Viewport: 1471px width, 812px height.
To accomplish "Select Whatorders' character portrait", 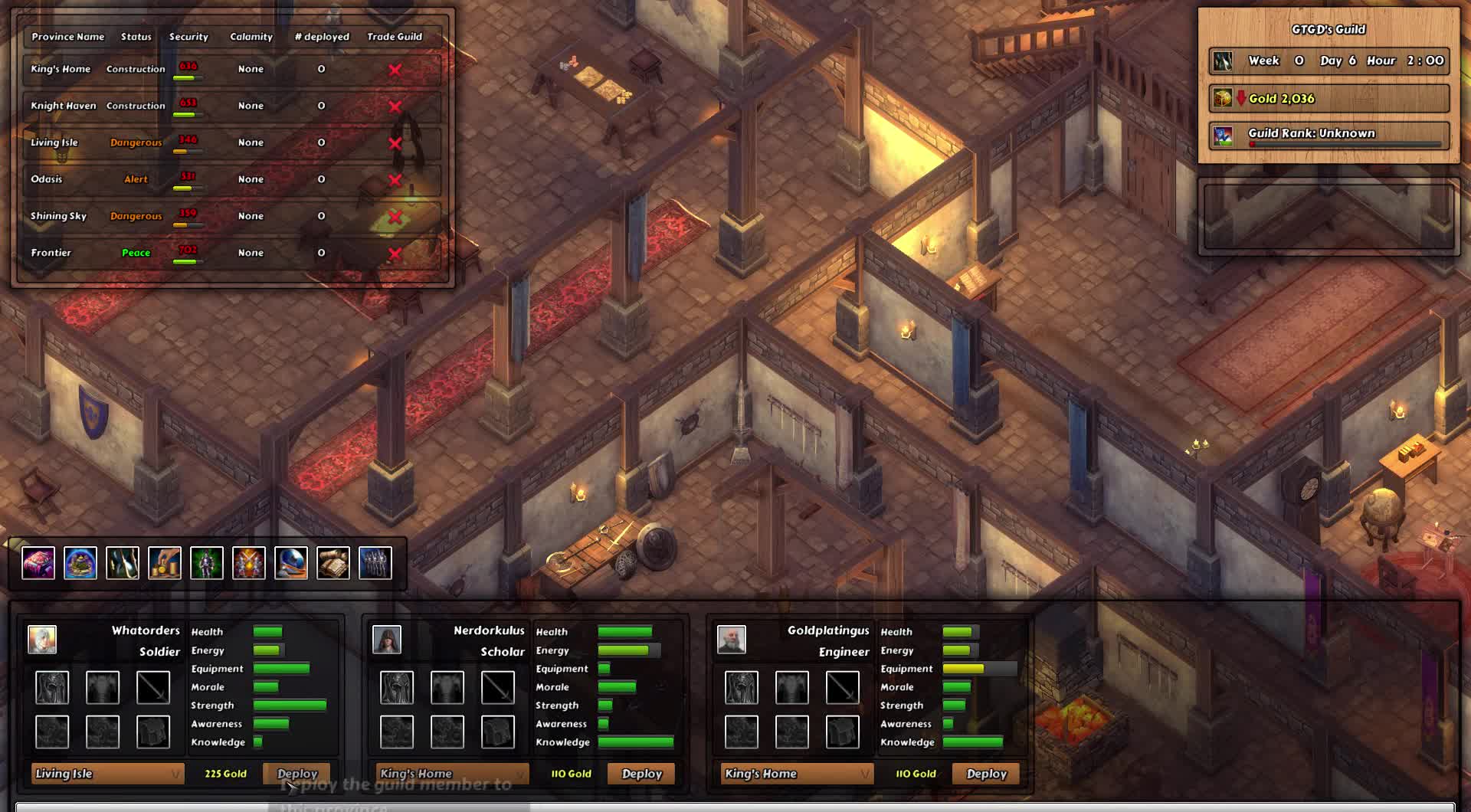I will 42,640.
